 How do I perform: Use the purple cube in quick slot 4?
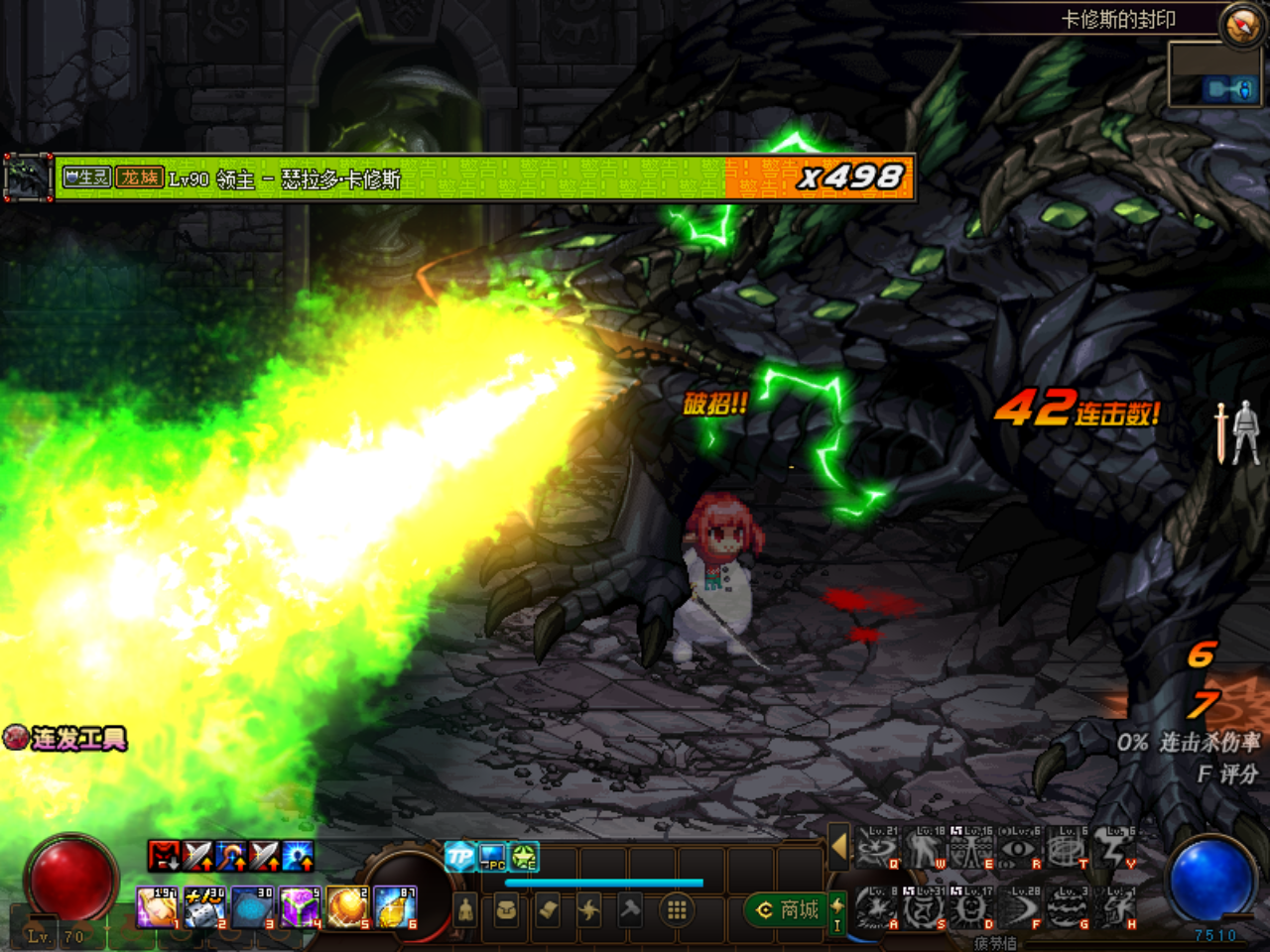pyautogui.click(x=300, y=907)
